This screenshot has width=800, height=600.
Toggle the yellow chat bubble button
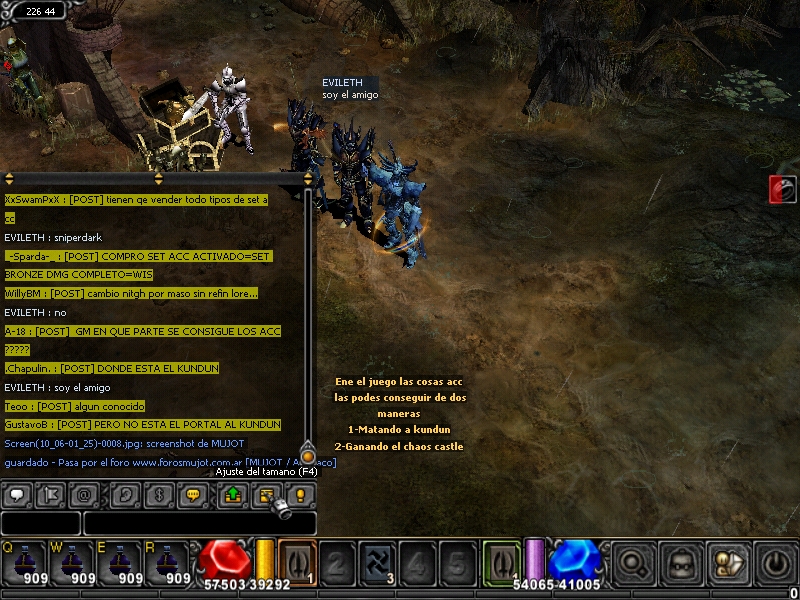(194, 494)
